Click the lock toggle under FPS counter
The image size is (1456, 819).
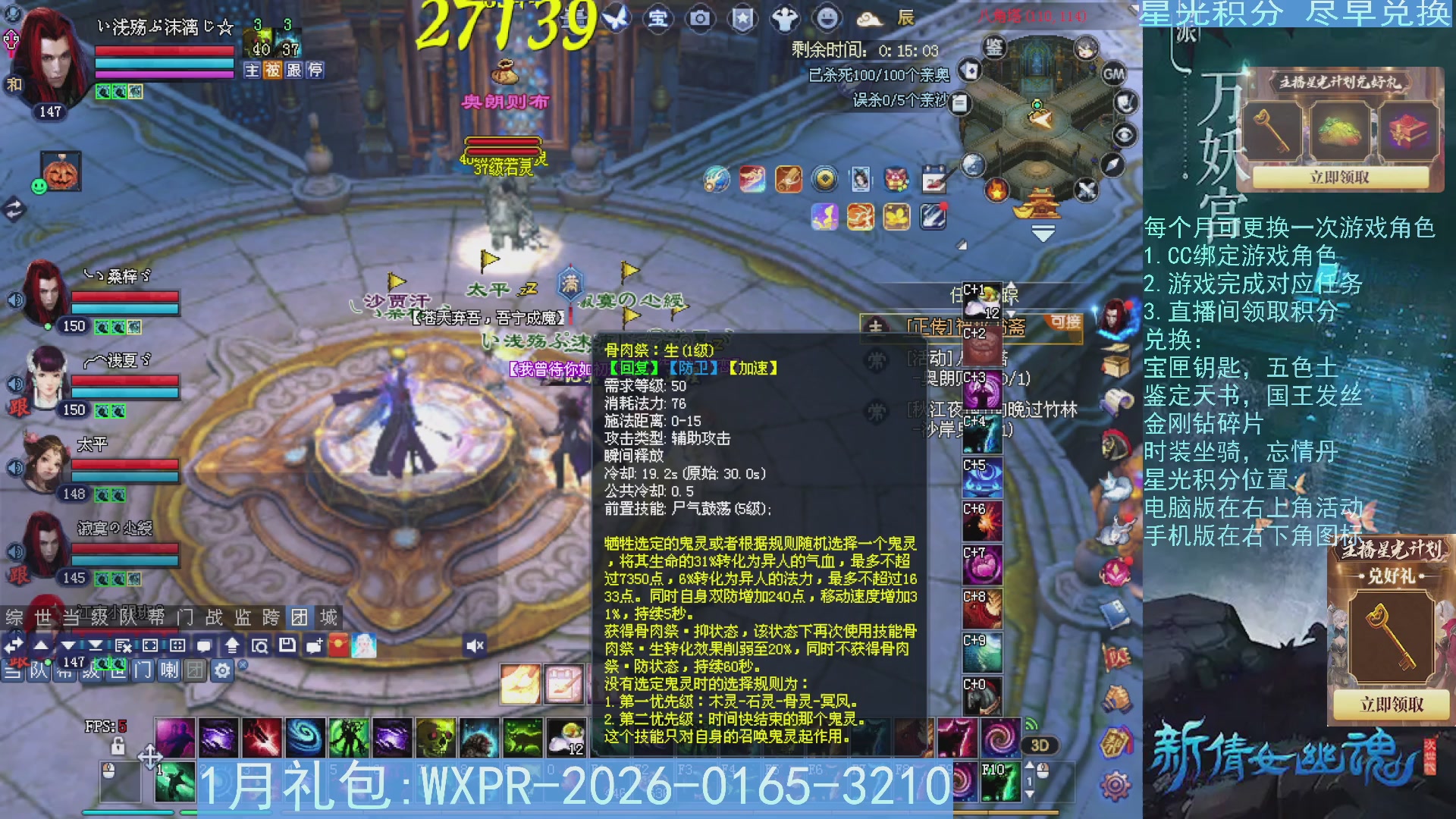(118, 746)
